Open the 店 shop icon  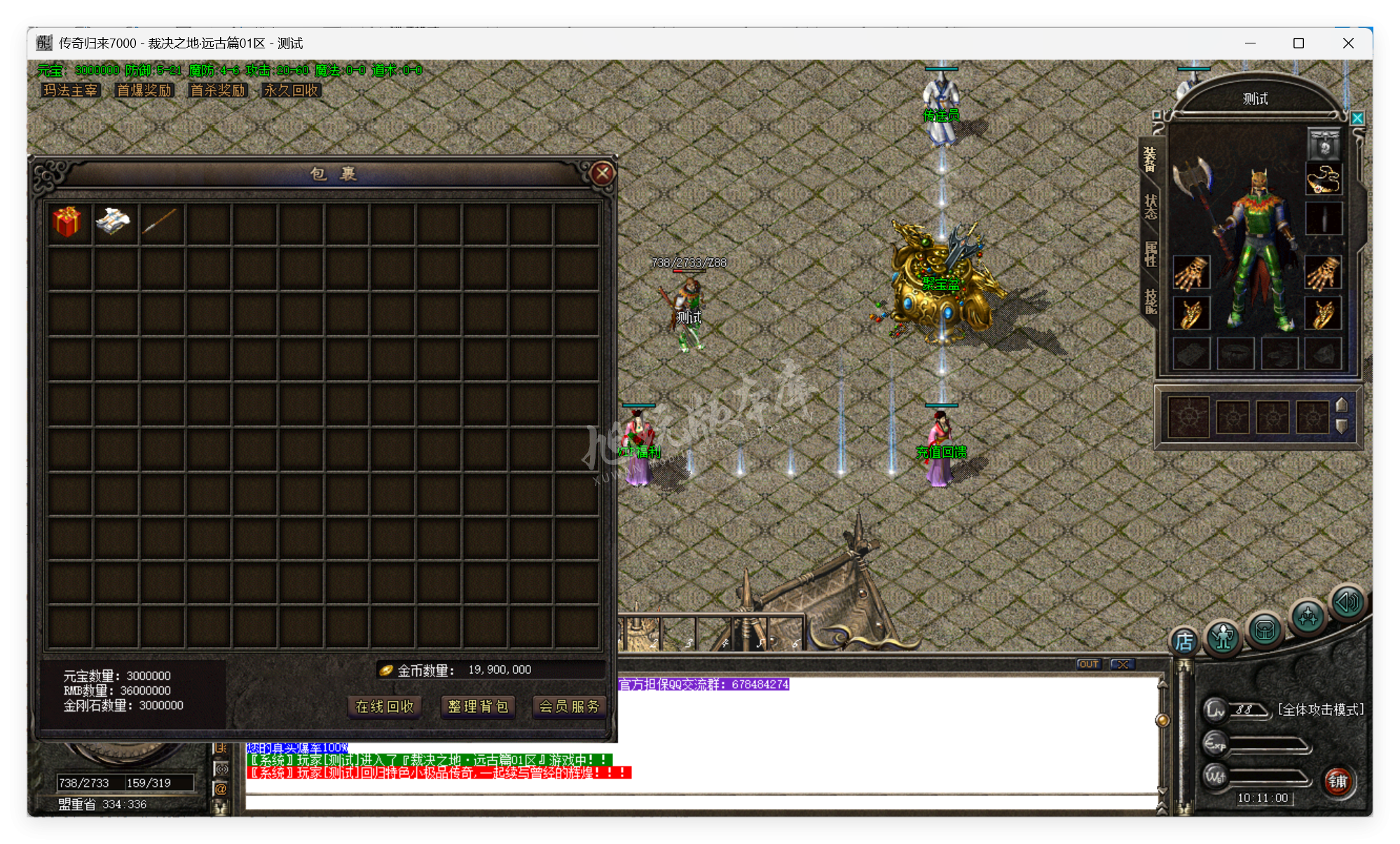tap(1184, 641)
